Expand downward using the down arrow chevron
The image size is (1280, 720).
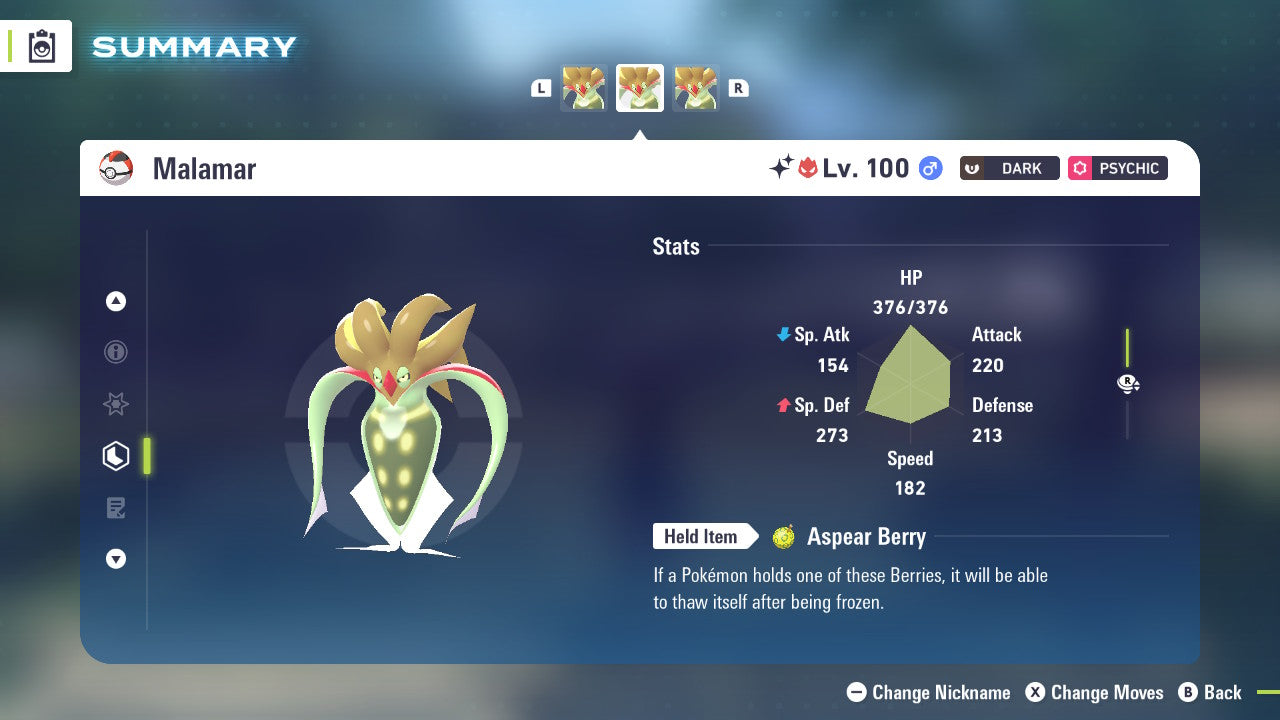pos(116,559)
